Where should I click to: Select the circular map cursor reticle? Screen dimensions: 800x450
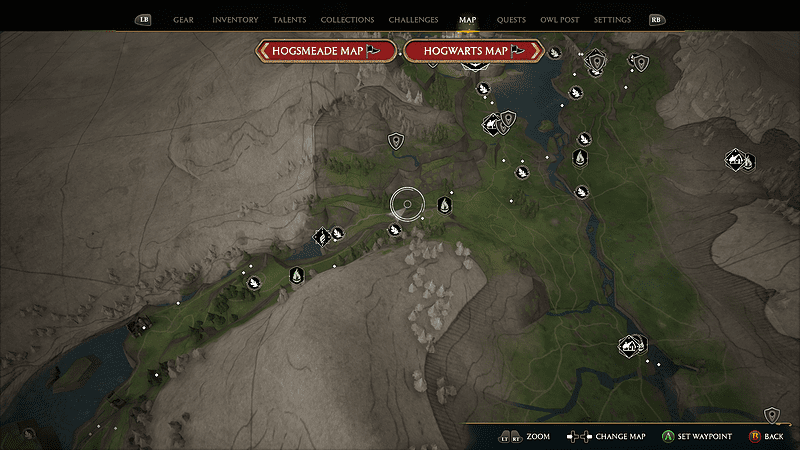click(407, 204)
